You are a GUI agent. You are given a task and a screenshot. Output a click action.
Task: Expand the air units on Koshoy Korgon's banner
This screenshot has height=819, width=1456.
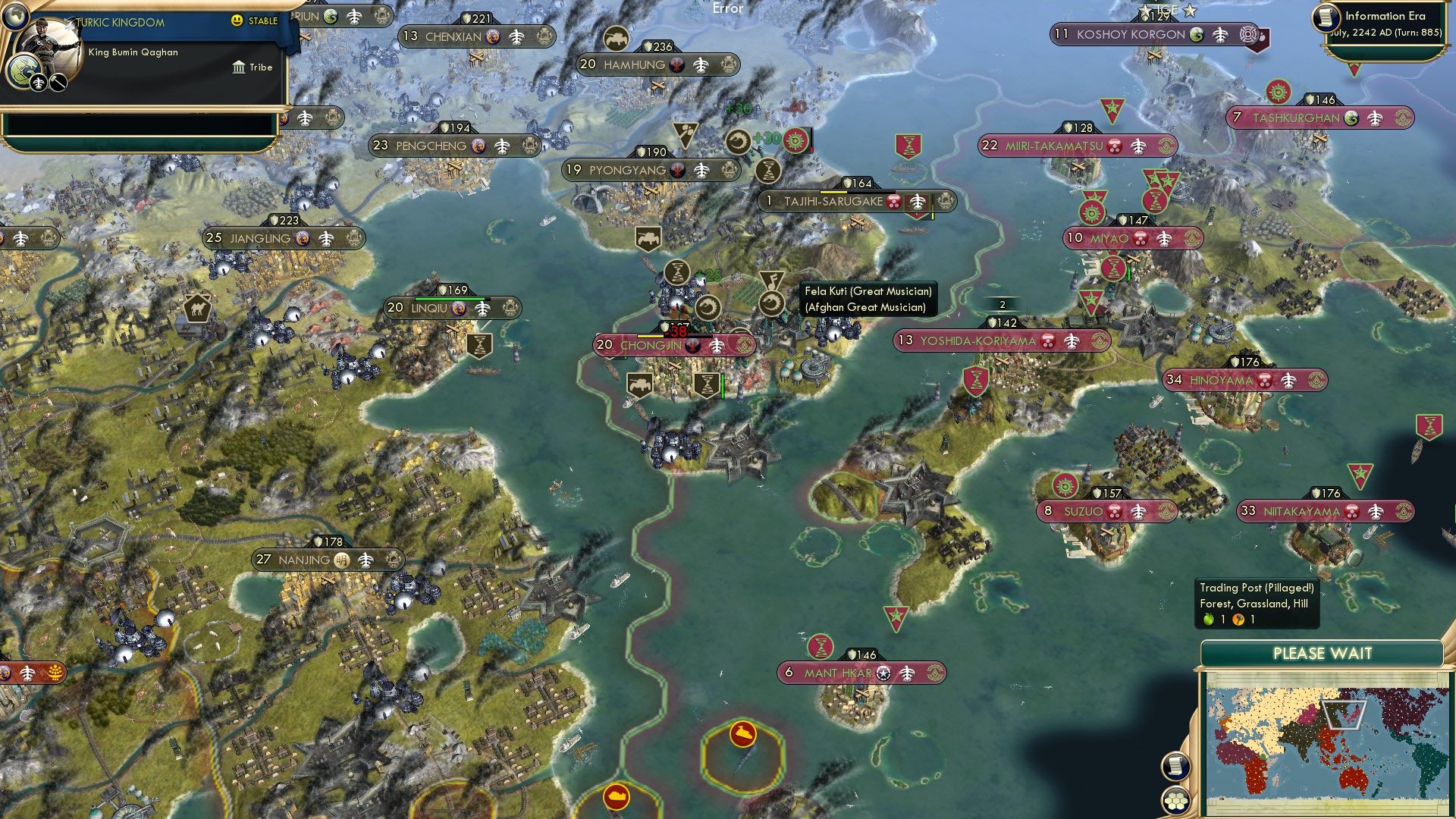1221,34
